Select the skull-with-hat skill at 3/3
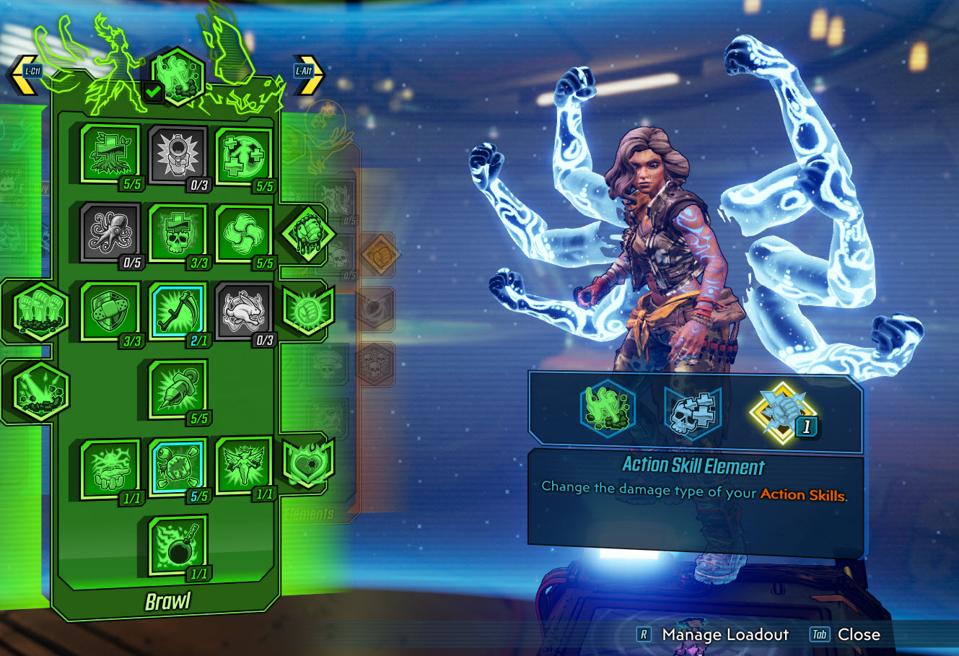 point(177,232)
